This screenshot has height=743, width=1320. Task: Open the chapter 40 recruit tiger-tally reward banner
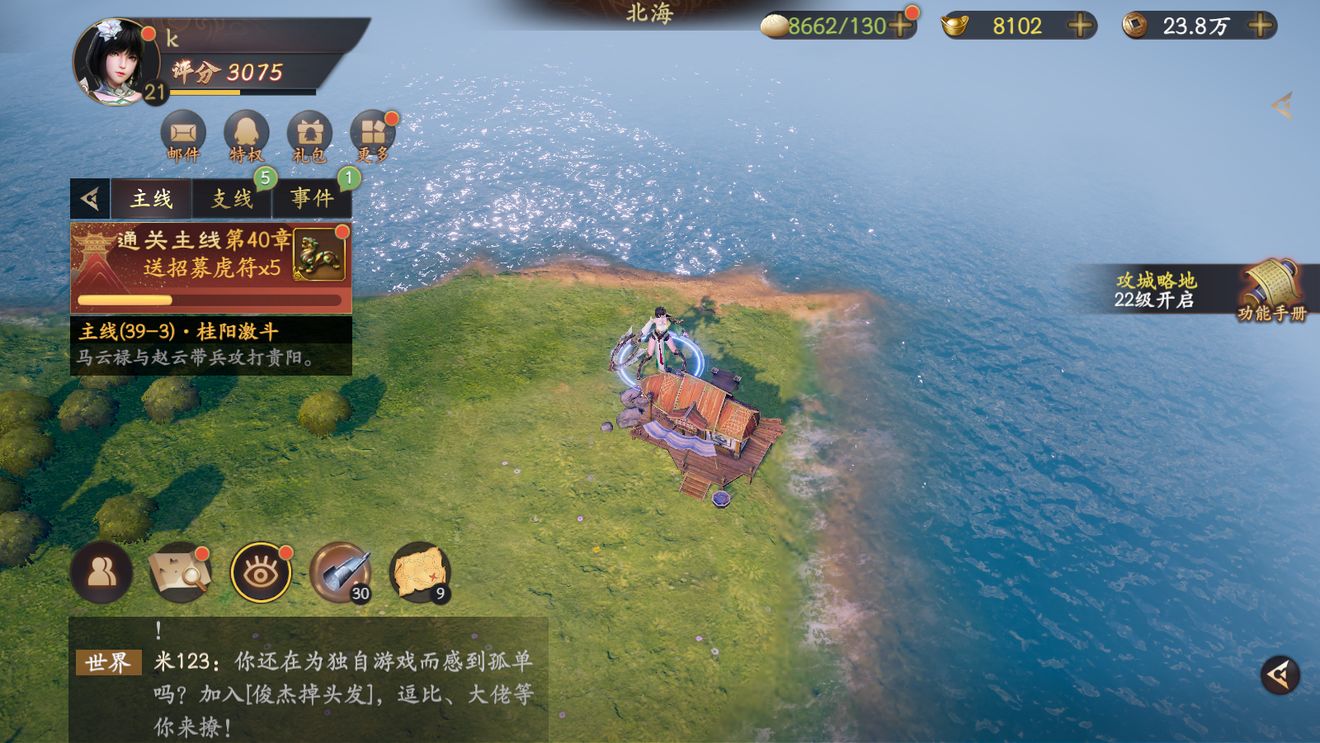point(210,268)
